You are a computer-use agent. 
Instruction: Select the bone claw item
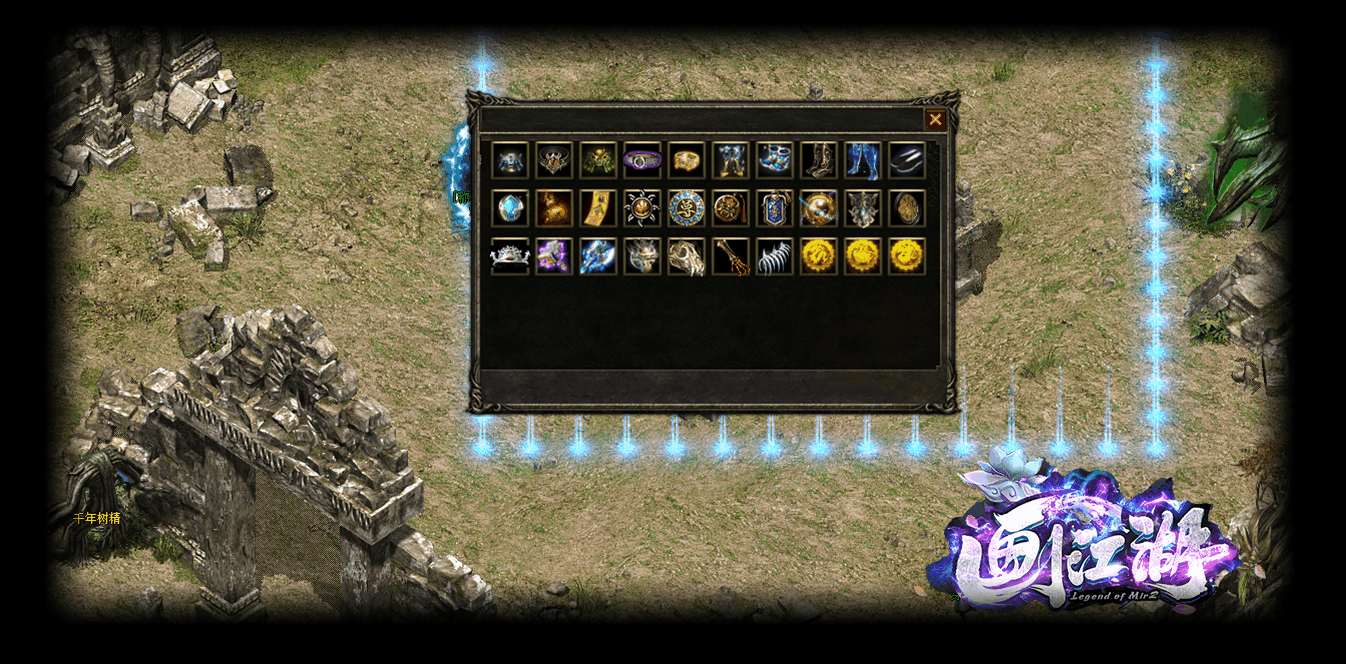(730, 256)
